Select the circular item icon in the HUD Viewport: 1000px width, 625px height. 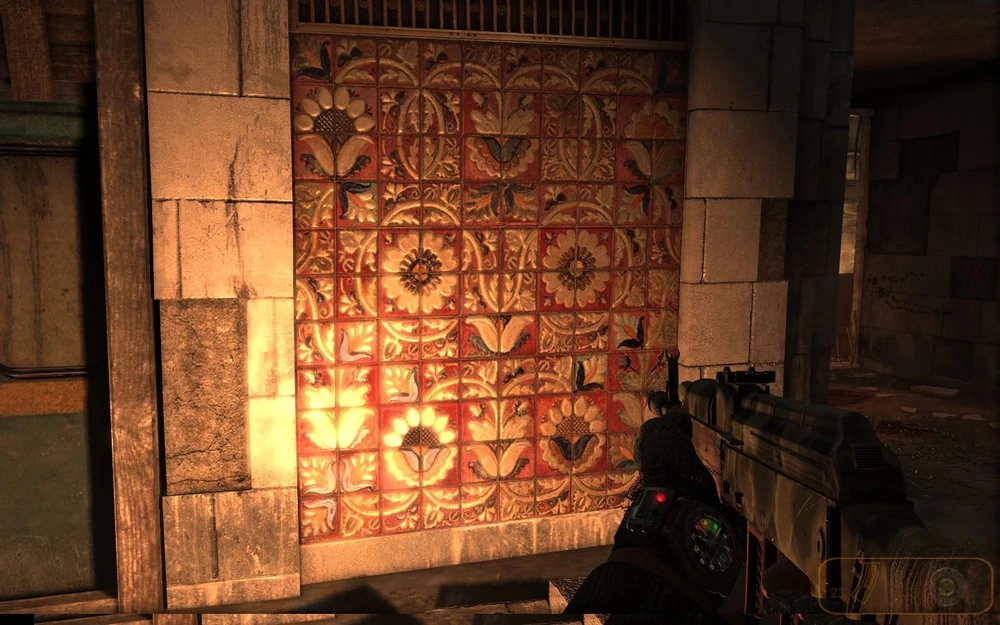[x=943, y=586]
